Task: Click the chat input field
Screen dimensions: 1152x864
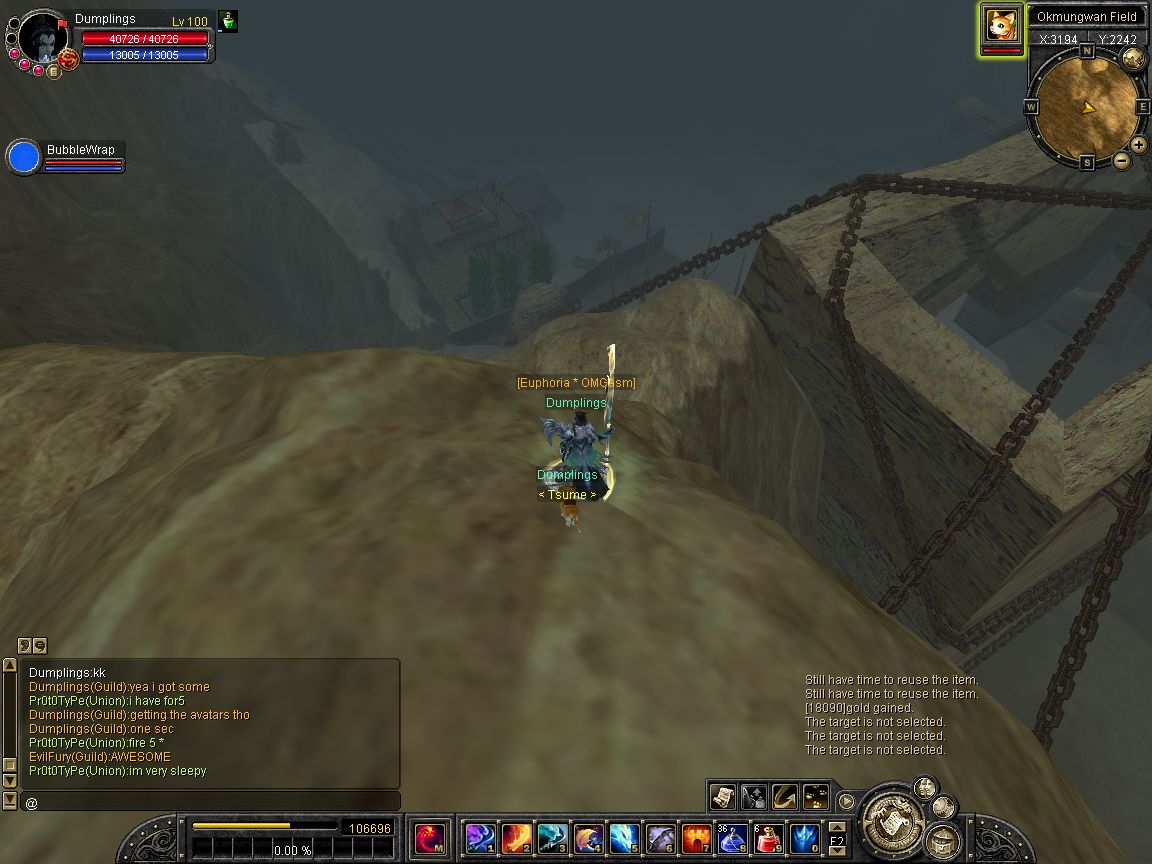Action: (210, 802)
